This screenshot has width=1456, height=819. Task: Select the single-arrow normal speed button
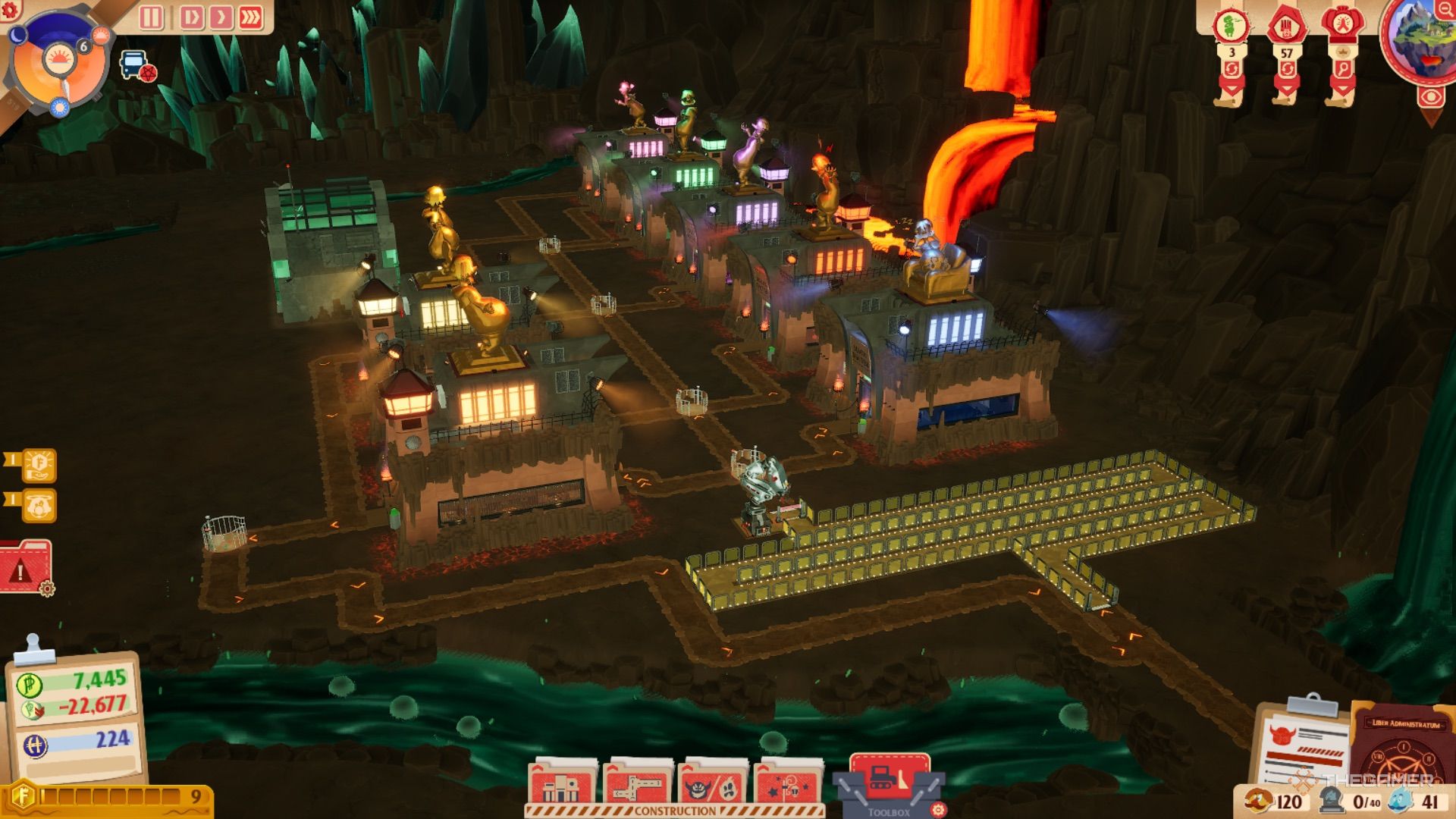point(221,17)
